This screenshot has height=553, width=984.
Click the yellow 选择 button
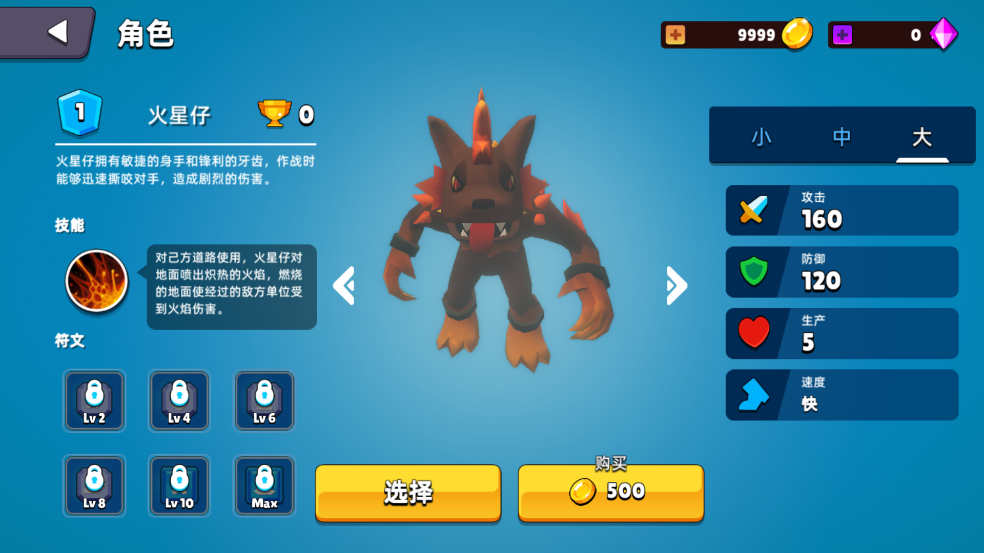(408, 492)
